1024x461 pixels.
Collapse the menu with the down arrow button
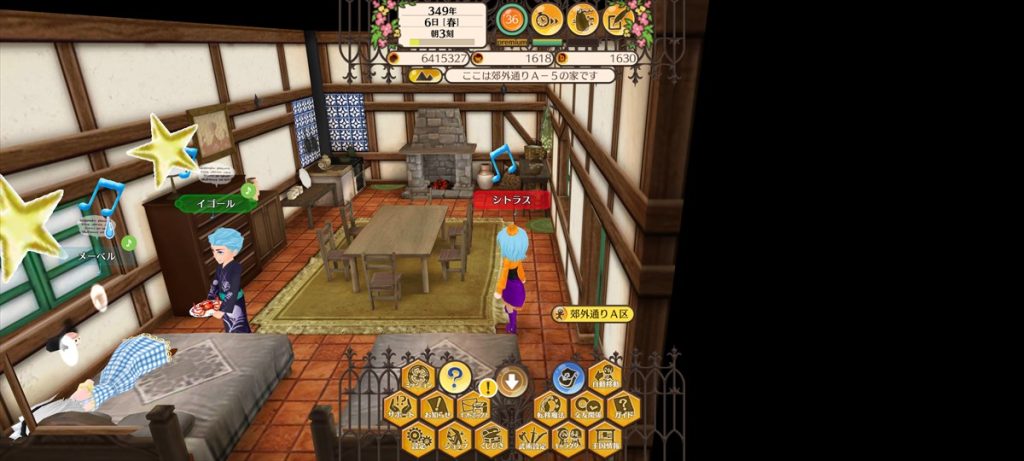[x=512, y=380]
